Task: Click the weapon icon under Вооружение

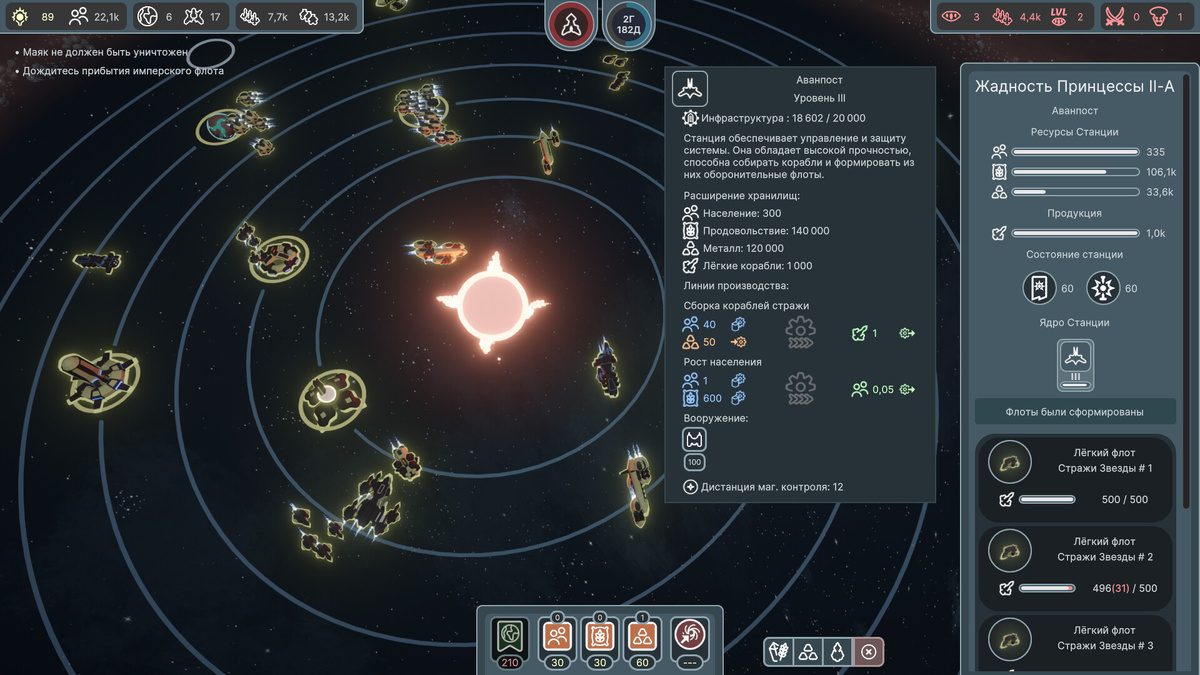Action: click(x=694, y=439)
